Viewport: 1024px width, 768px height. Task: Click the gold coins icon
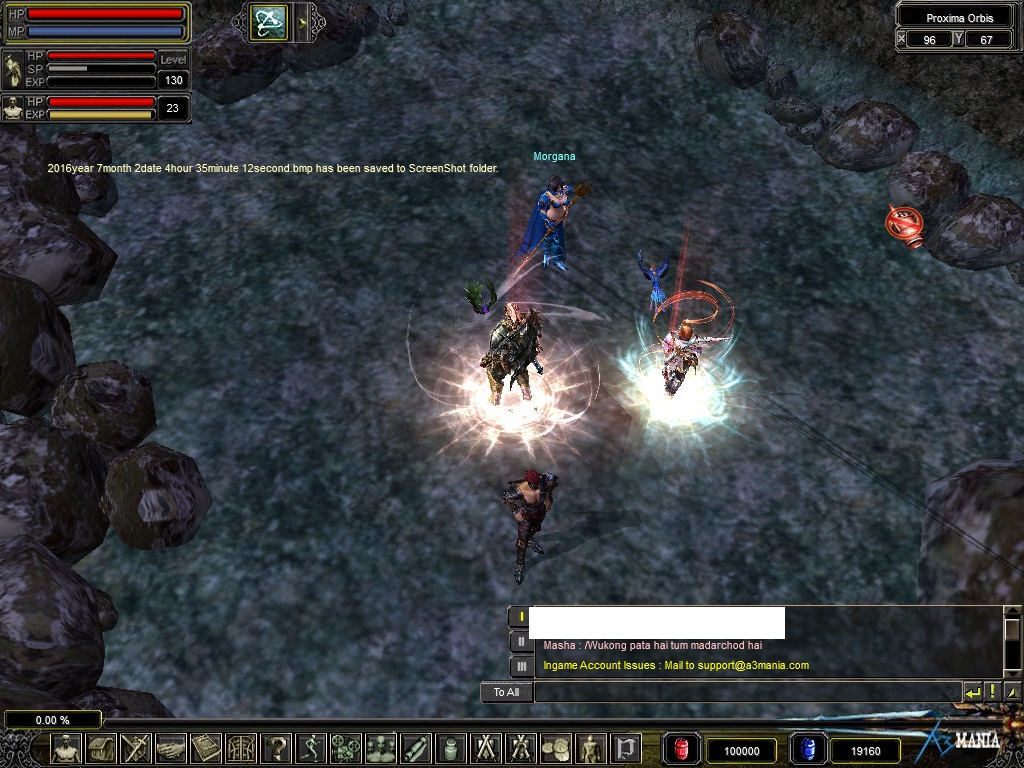554,748
